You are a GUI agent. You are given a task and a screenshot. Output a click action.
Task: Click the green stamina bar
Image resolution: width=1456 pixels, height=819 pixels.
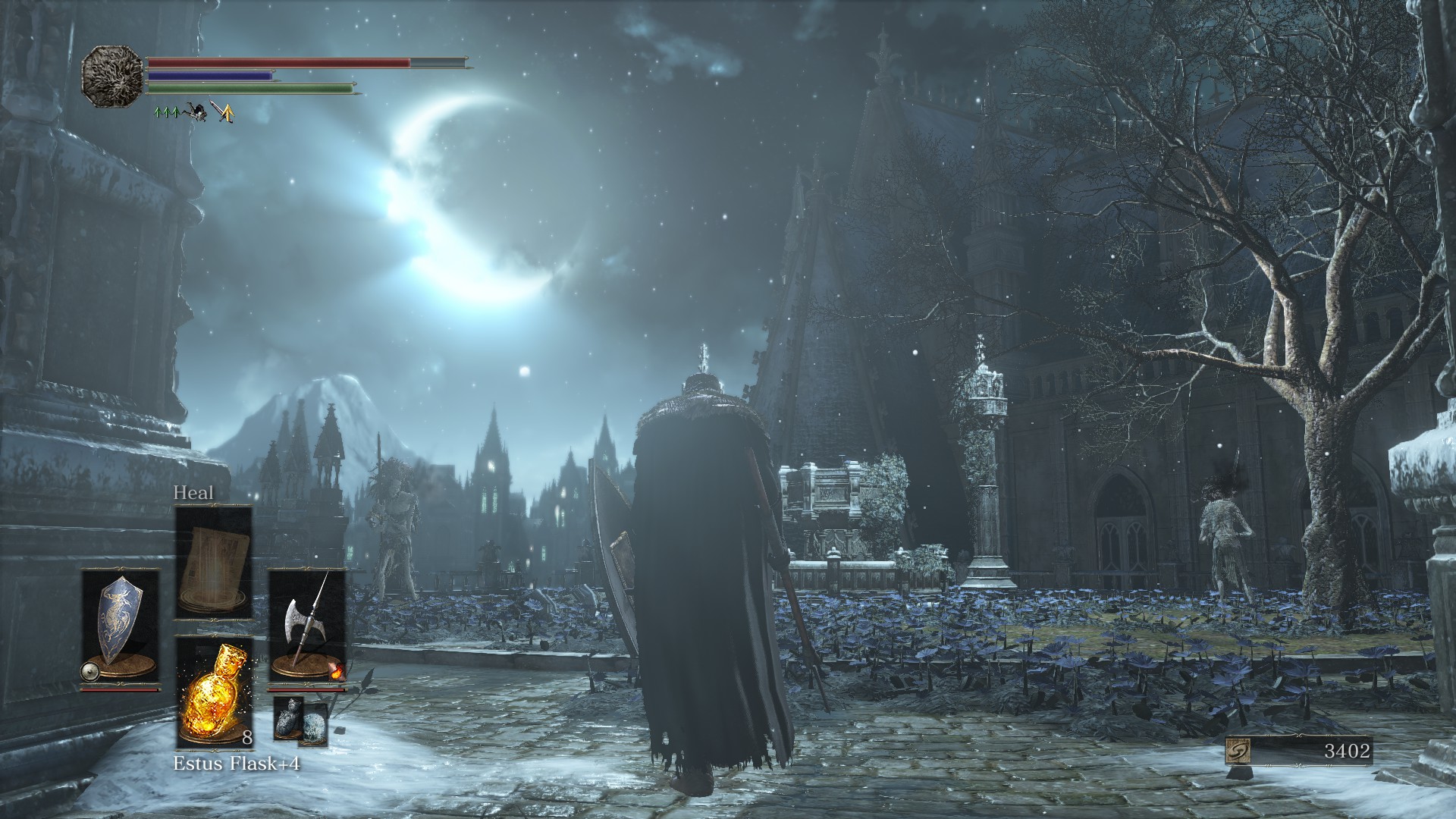click(246, 88)
